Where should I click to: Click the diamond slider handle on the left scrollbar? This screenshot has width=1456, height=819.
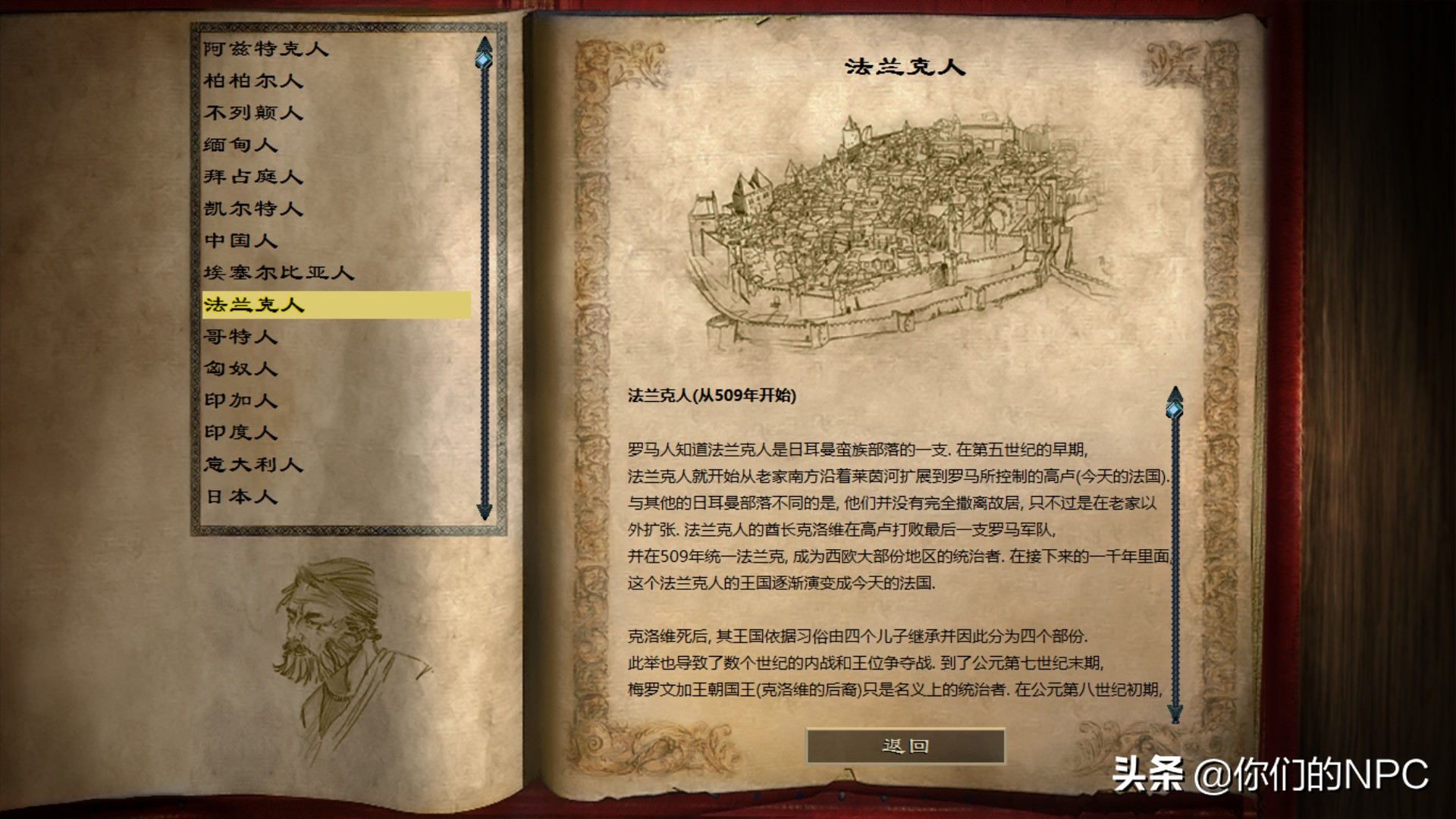482,58
